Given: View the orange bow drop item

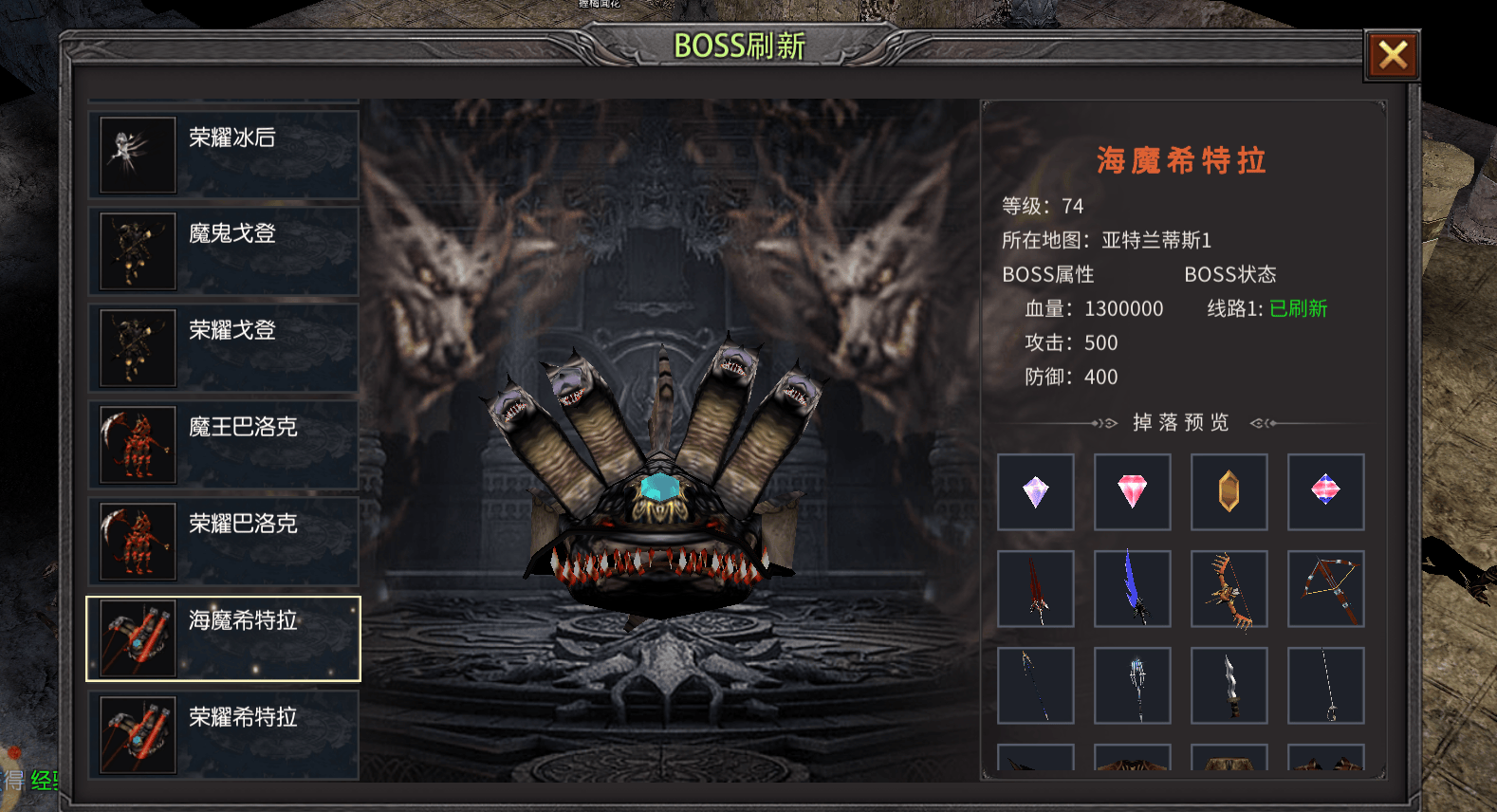Looking at the screenshot, I should point(1229,588).
